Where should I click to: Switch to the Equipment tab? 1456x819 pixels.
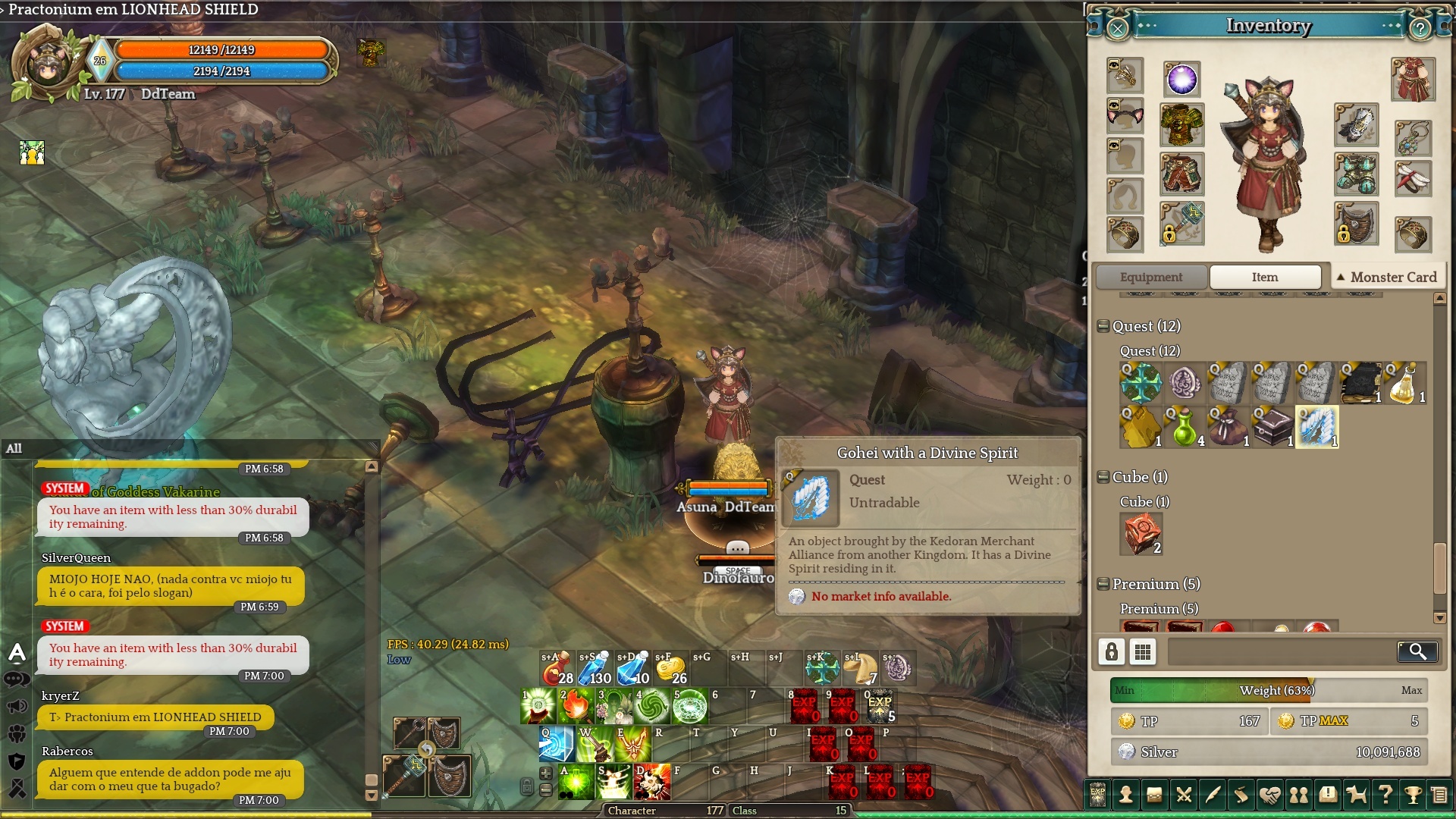[1150, 277]
